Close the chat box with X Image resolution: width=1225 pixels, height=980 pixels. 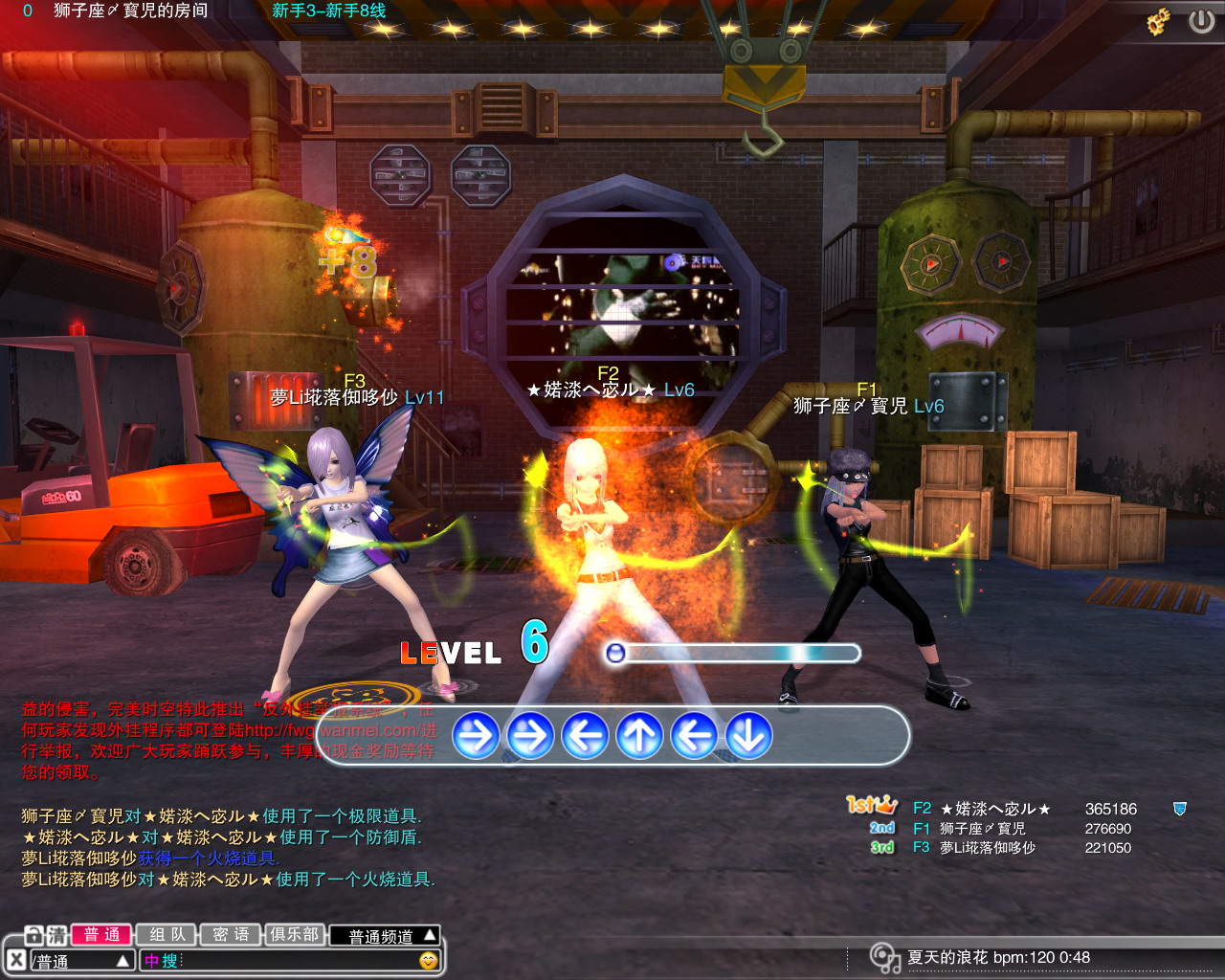16,960
